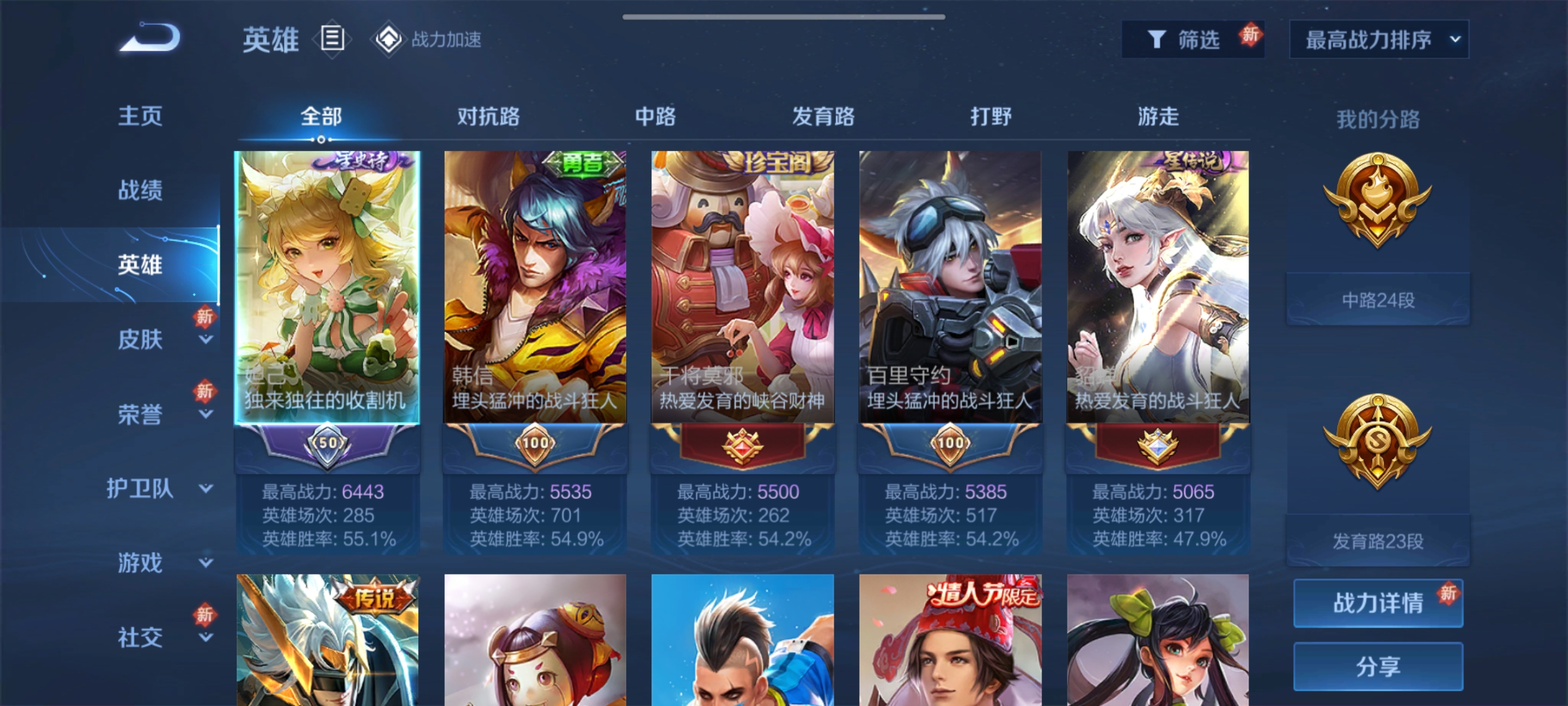Open the 最高战力排序 sorting dropdown
Image resolution: width=1568 pixels, height=706 pixels.
click(1379, 39)
